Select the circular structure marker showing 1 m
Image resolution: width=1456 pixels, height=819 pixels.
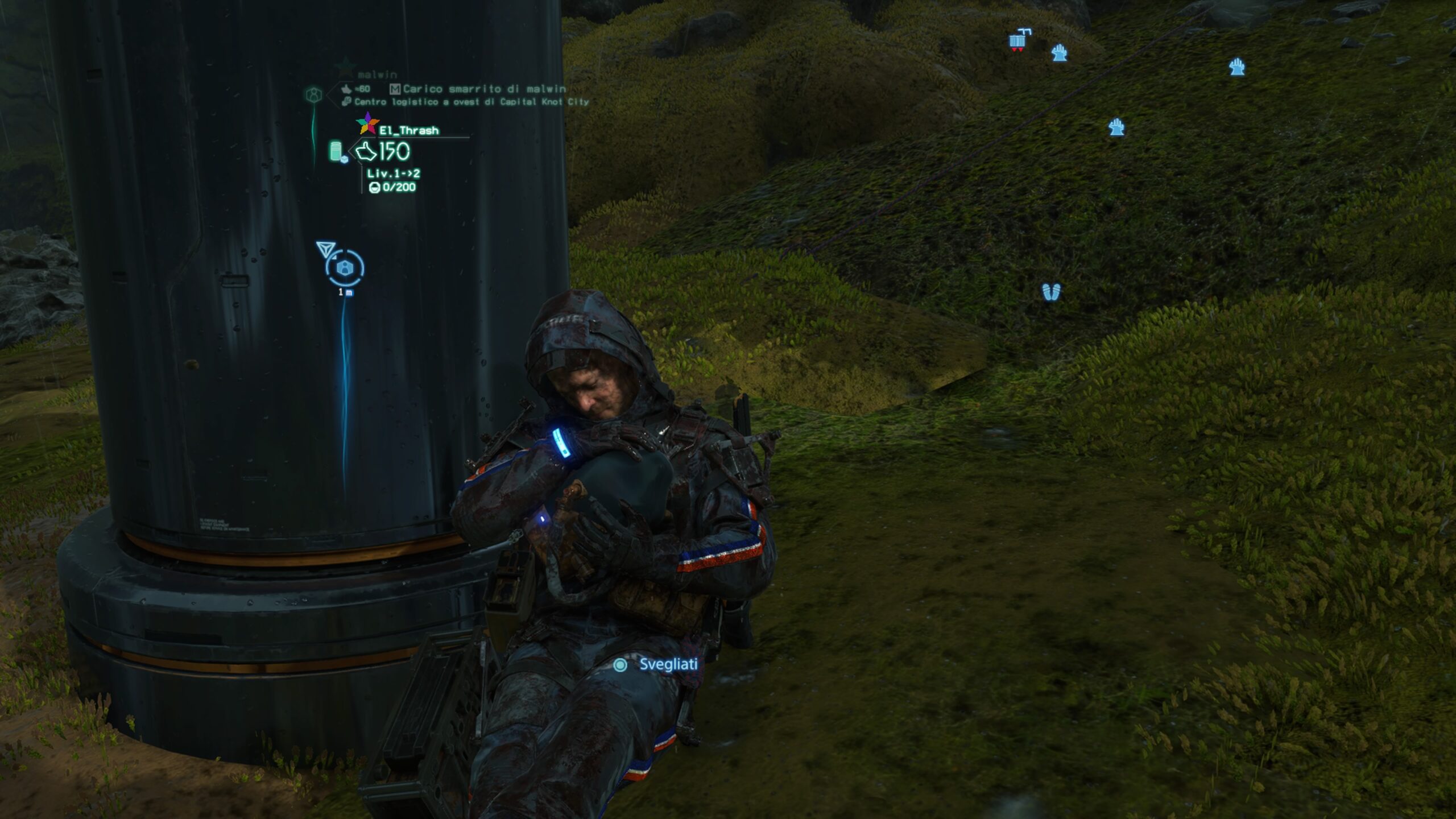[345, 268]
